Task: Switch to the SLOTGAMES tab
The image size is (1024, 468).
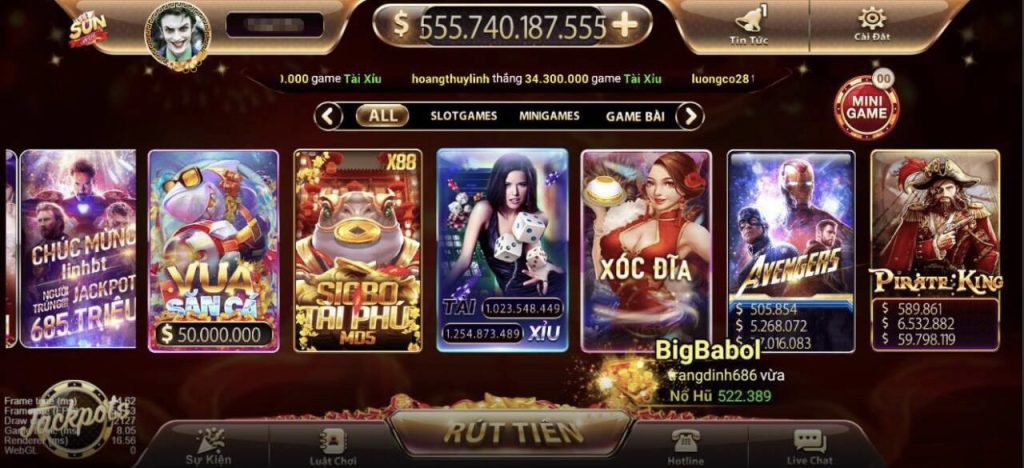Action: (463, 116)
